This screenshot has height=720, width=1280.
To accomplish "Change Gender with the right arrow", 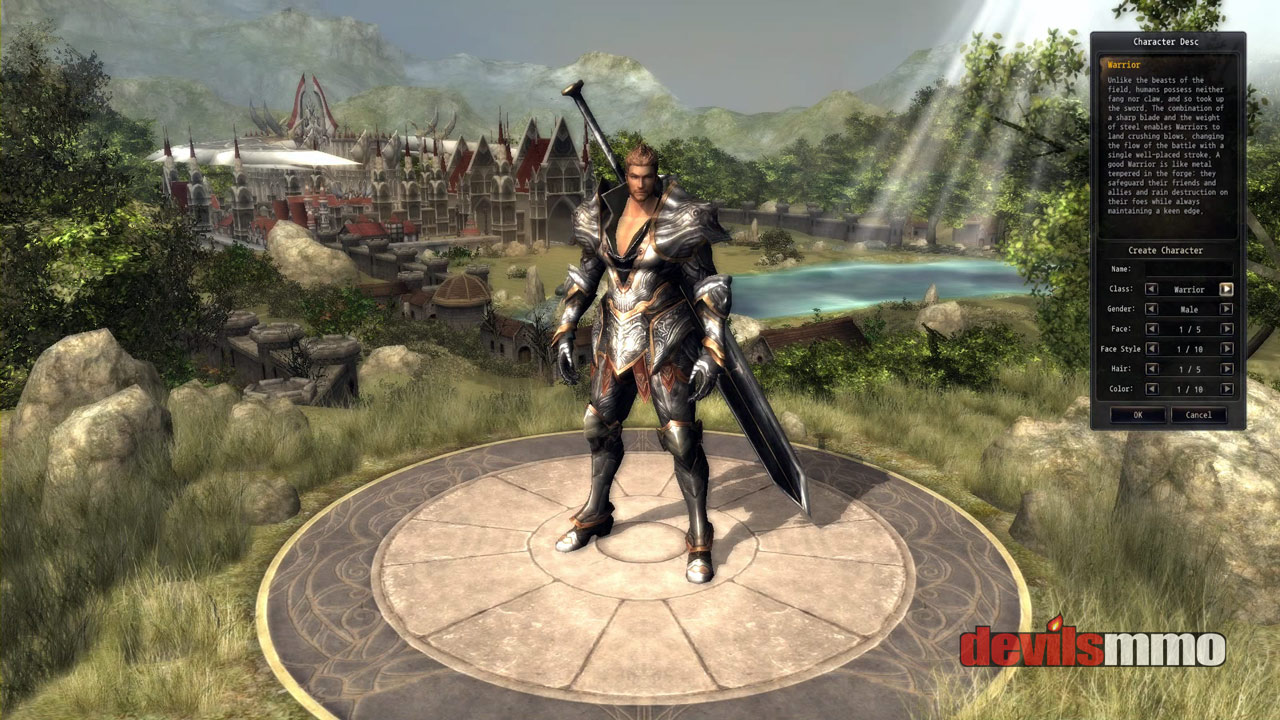I will click(1226, 309).
